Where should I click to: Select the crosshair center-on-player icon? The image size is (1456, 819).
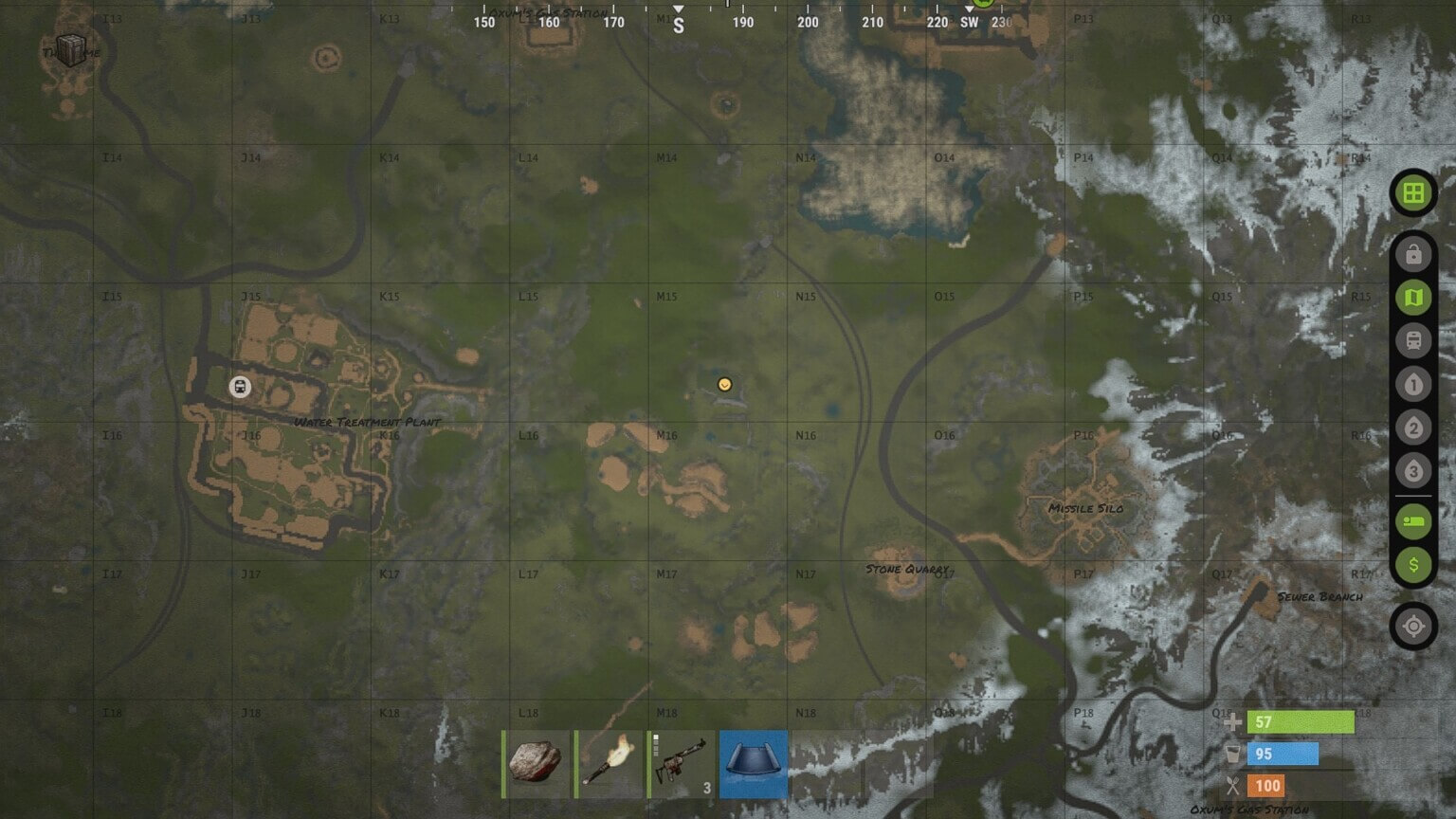point(1413,626)
